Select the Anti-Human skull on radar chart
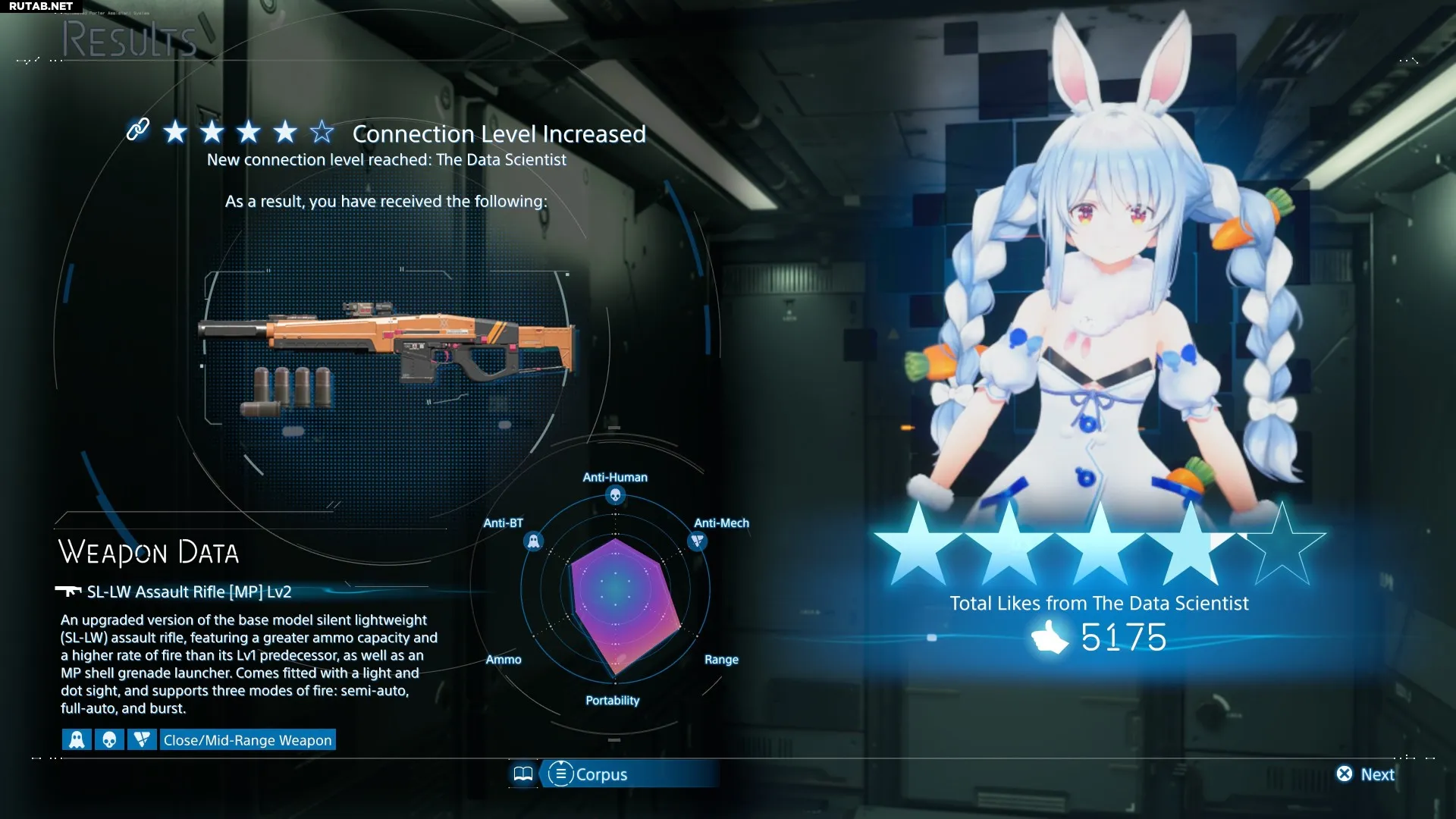 point(615,495)
